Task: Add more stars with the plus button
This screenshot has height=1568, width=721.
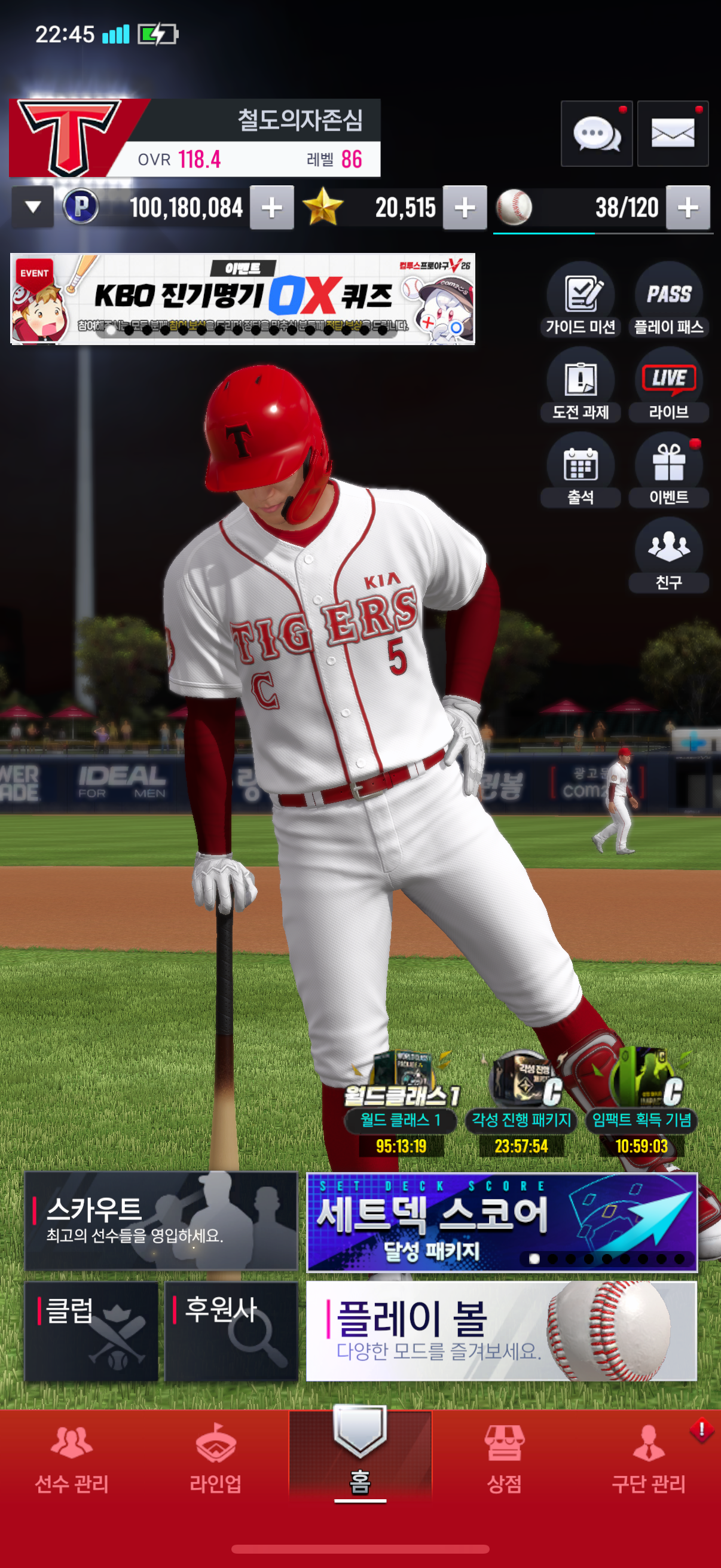Action: click(465, 208)
